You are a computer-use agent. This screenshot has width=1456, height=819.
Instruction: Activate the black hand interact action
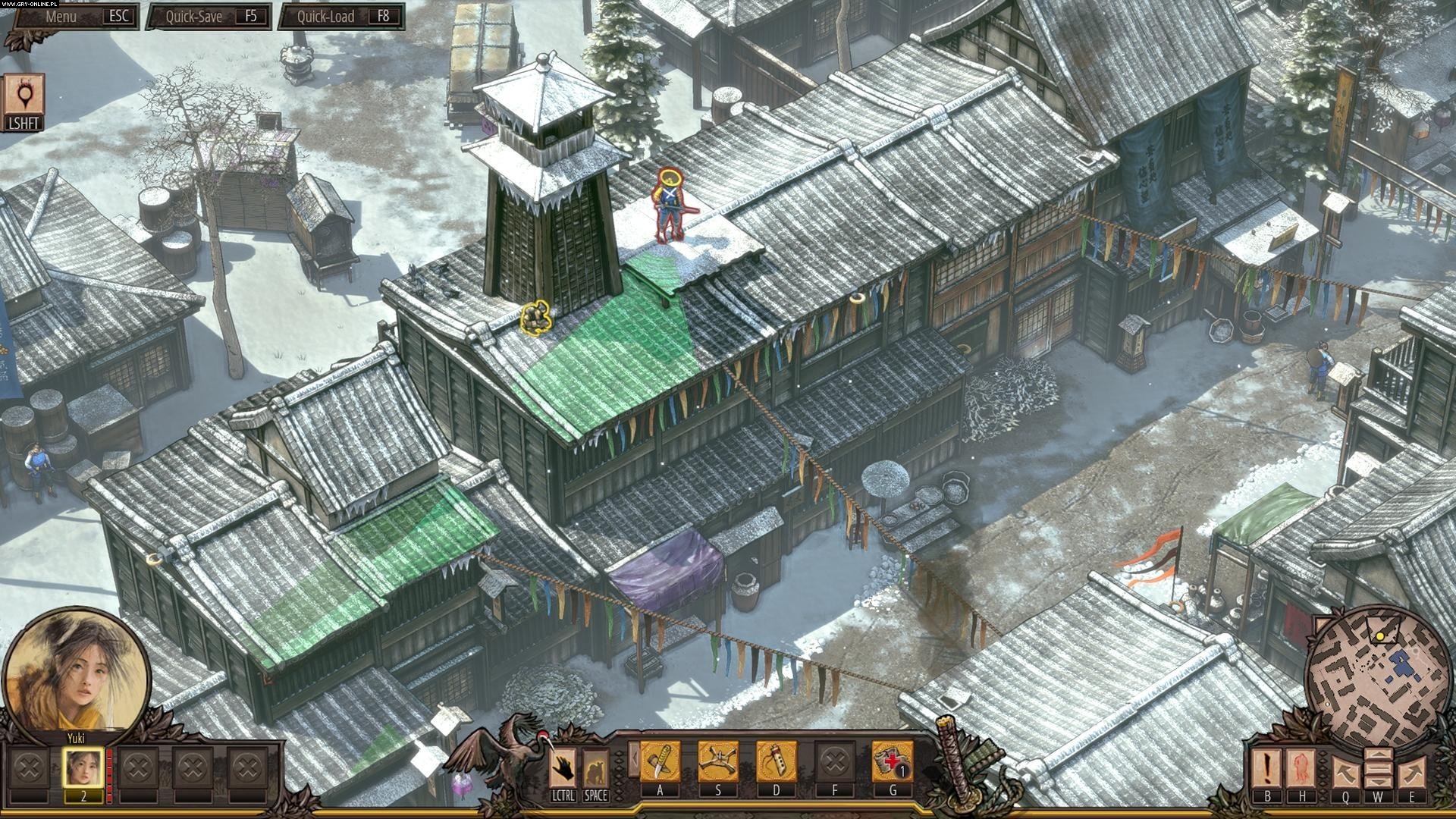(x=562, y=767)
